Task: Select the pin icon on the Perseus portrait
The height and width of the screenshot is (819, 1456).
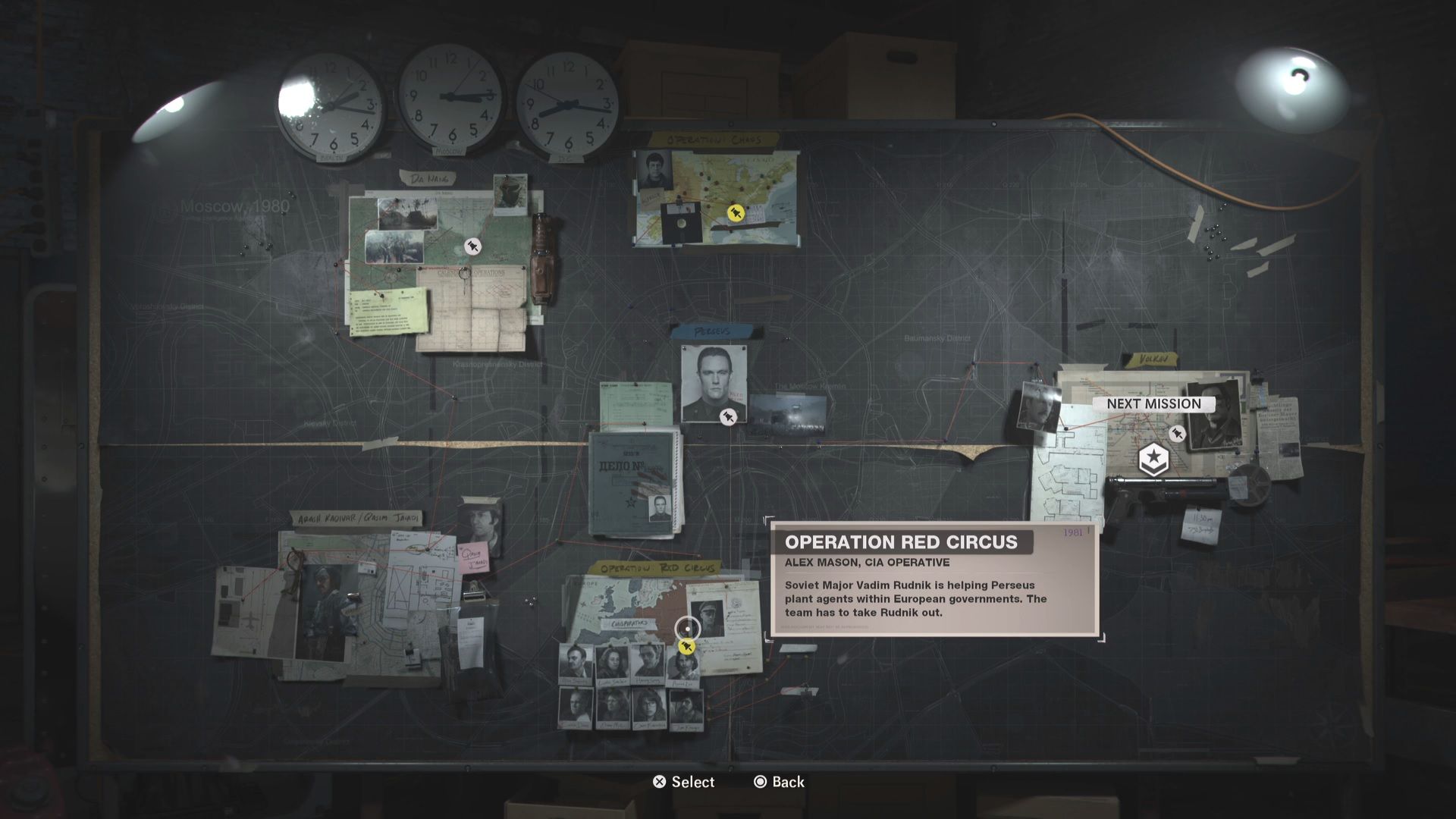Action: pos(729,416)
